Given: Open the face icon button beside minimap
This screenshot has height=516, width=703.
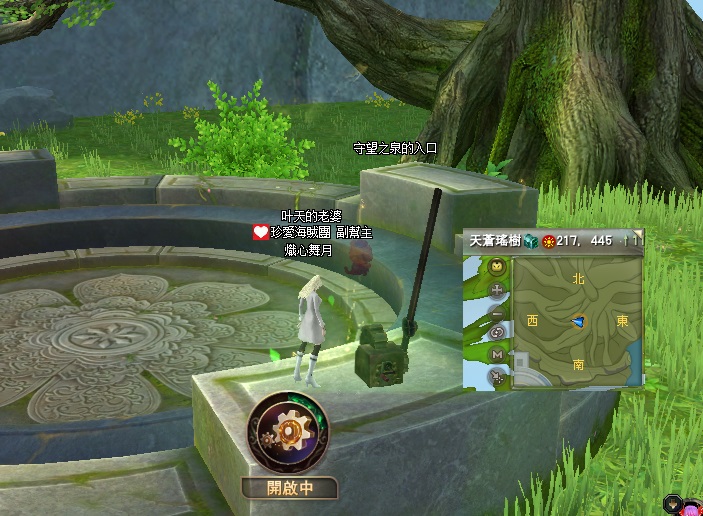Looking at the screenshot, I should point(497,267).
